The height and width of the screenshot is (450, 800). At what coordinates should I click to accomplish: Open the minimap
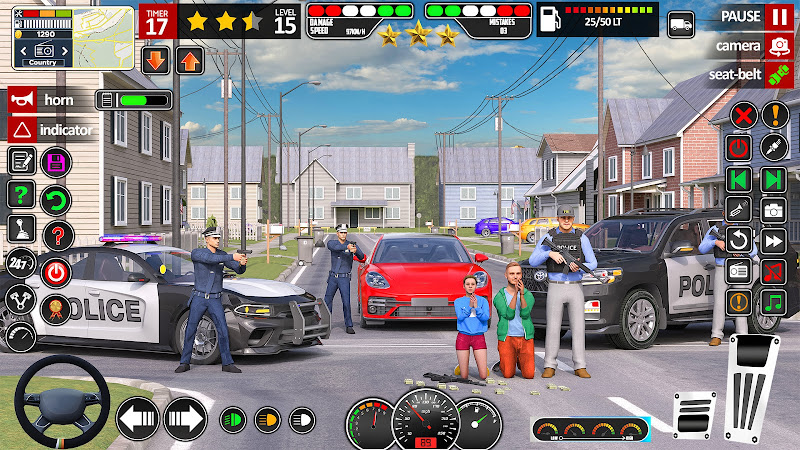tap(73, 38)
